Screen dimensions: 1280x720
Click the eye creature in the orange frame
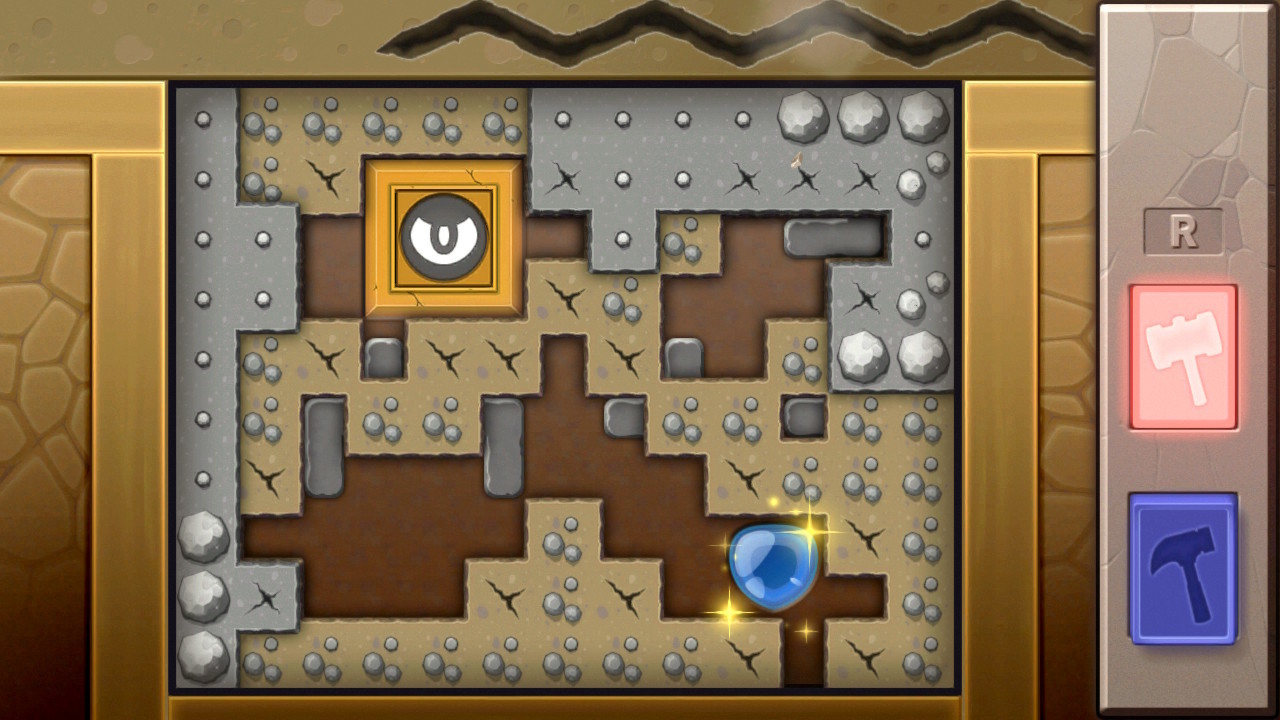(441, 237)
